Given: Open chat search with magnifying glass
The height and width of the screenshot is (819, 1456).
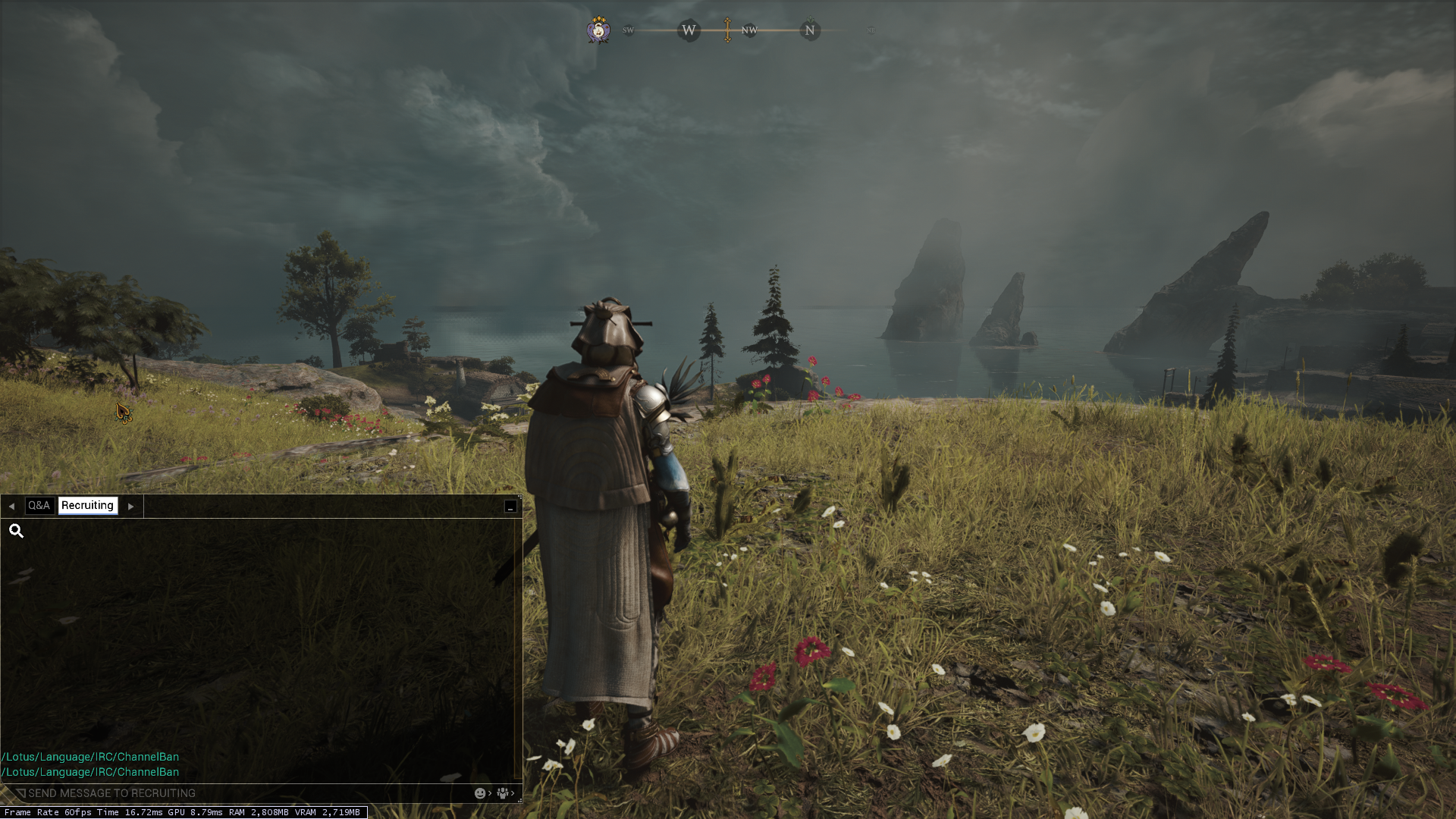Looking at the screenshot, I should pos(16,531).
